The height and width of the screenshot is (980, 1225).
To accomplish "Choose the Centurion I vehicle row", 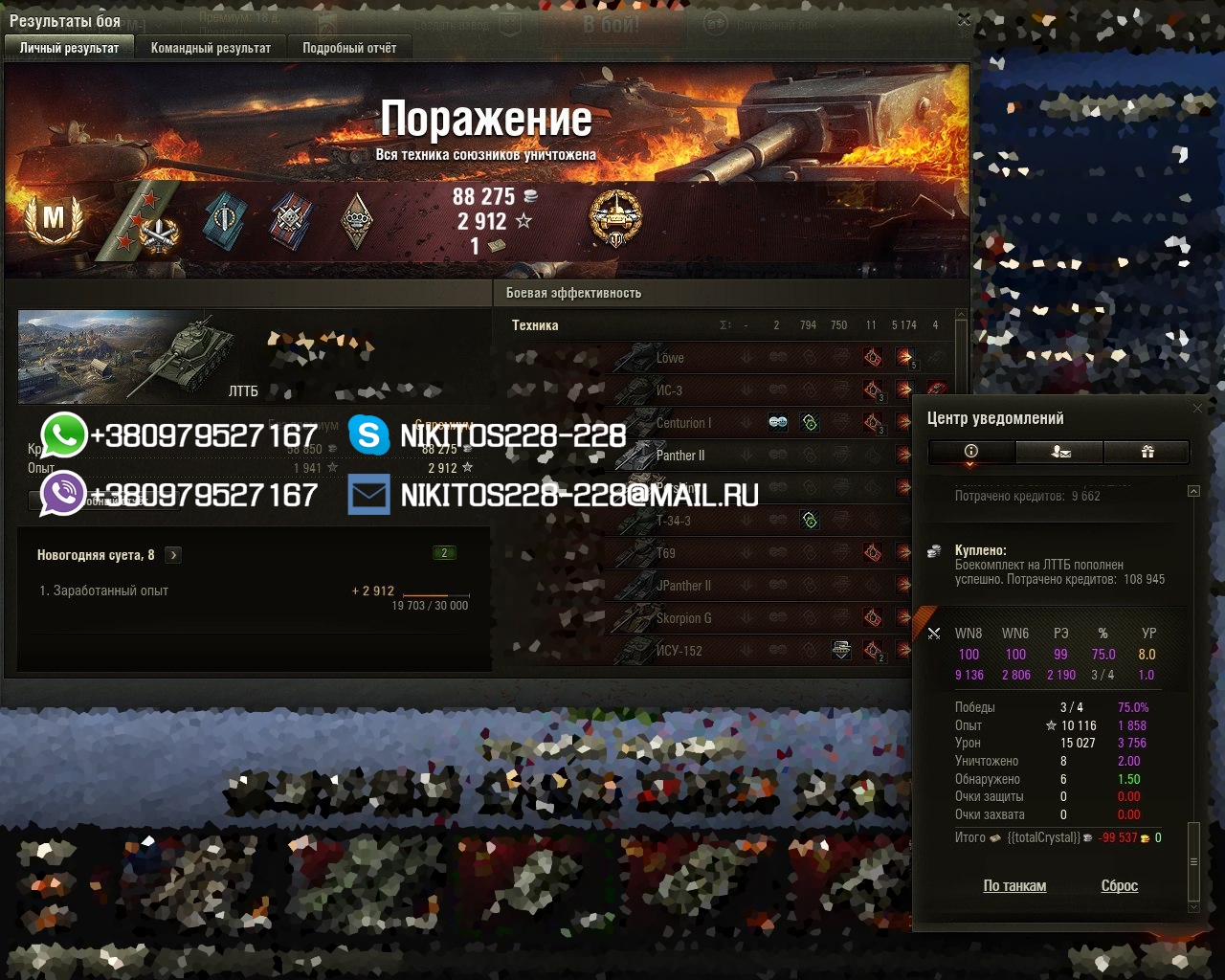I will [683, 423].
